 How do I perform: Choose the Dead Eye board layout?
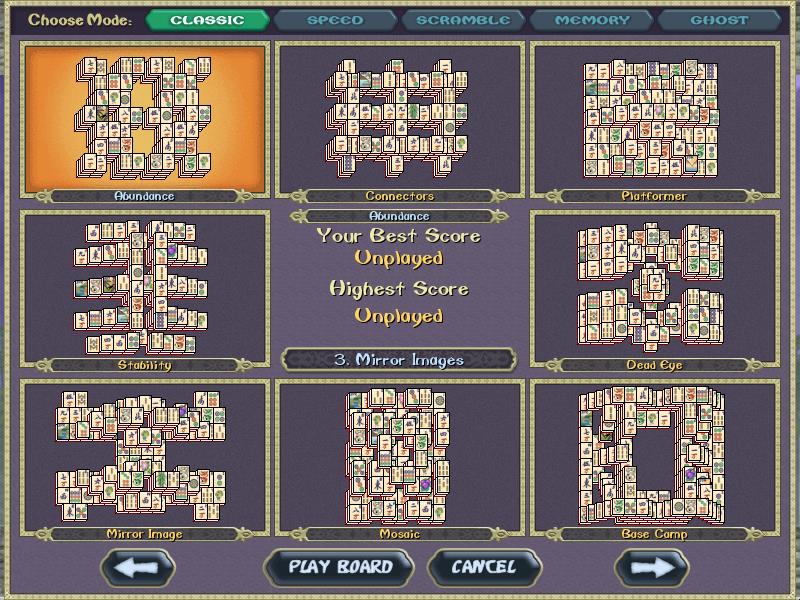click(654, 288)
